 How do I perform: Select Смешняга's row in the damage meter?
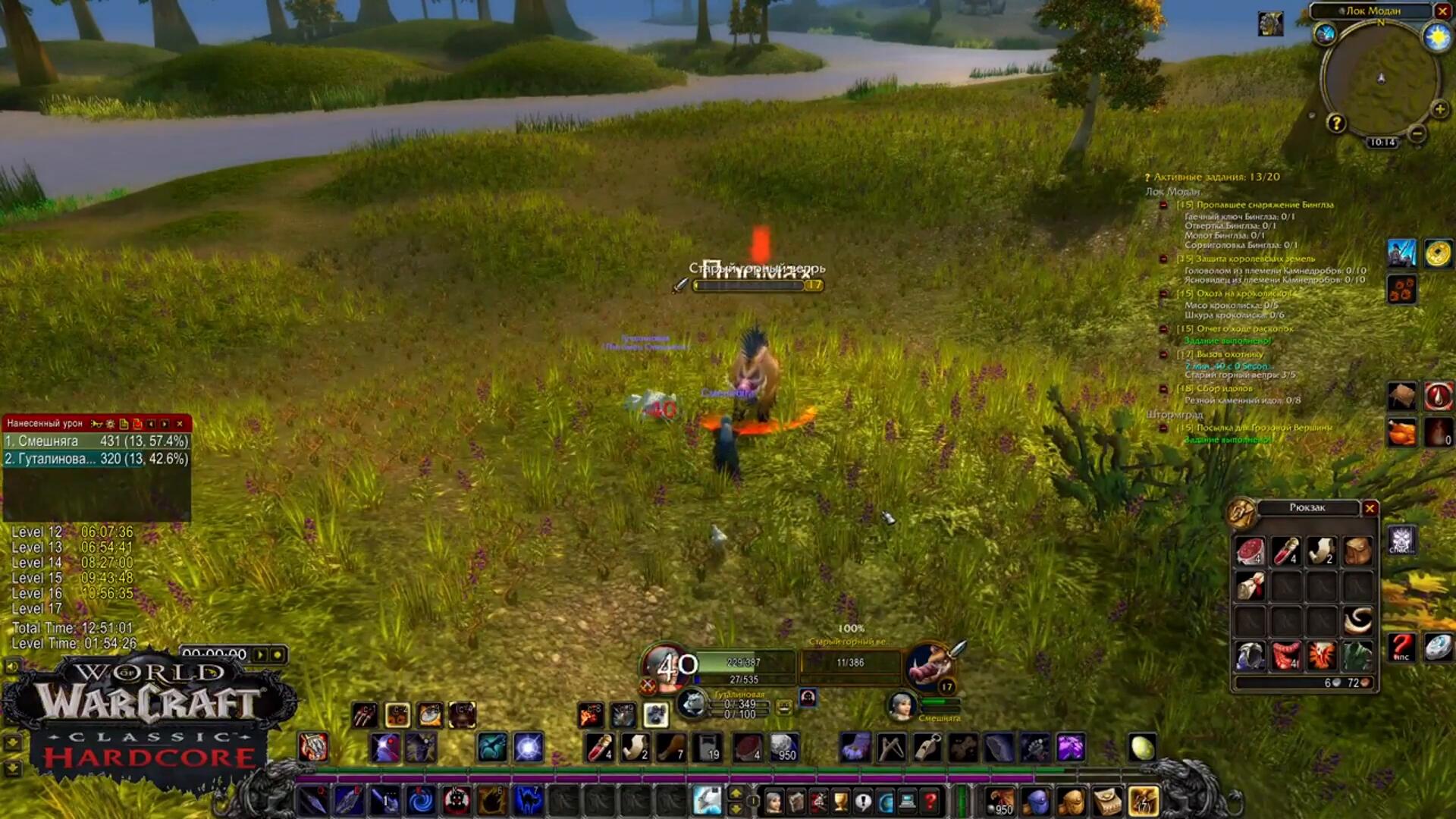[x=96, y=441]
